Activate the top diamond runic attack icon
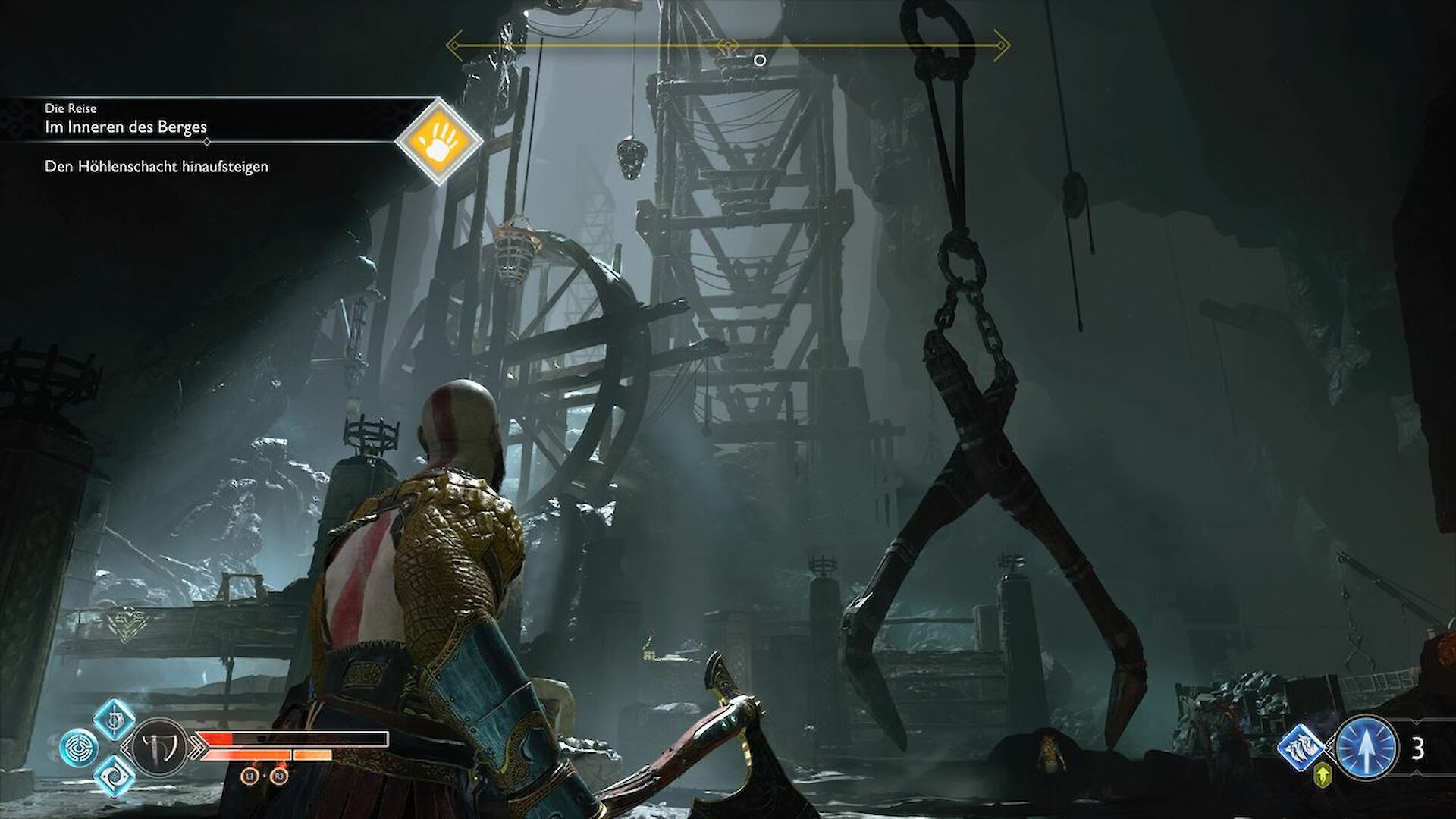Viewport: 1456px width, 819px height. [x=115, y=720]
